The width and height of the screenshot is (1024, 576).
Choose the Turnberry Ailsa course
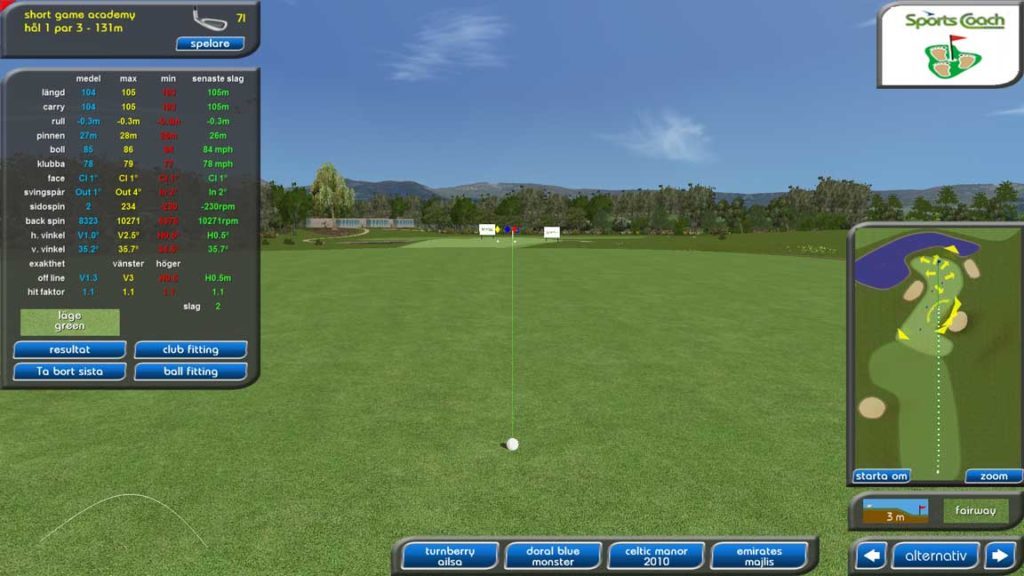tap(449, 556)
